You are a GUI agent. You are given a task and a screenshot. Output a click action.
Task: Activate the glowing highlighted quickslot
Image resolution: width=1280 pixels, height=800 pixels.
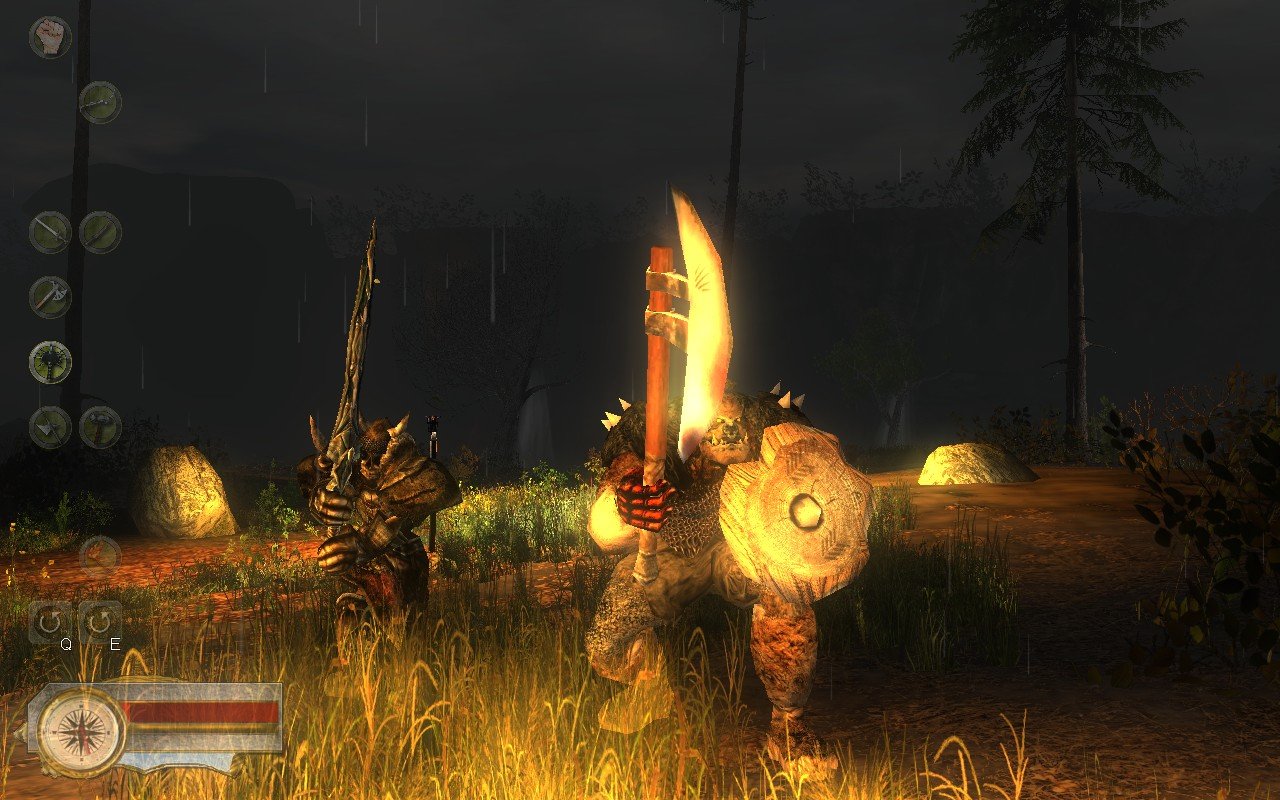pos(49,363)
